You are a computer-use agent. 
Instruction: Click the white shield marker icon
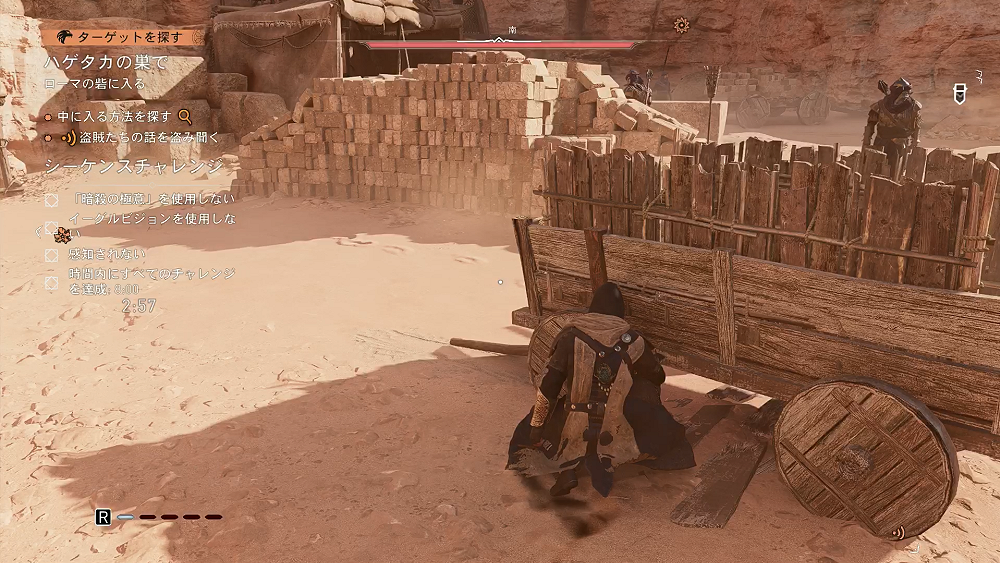[x=958, y=91]
